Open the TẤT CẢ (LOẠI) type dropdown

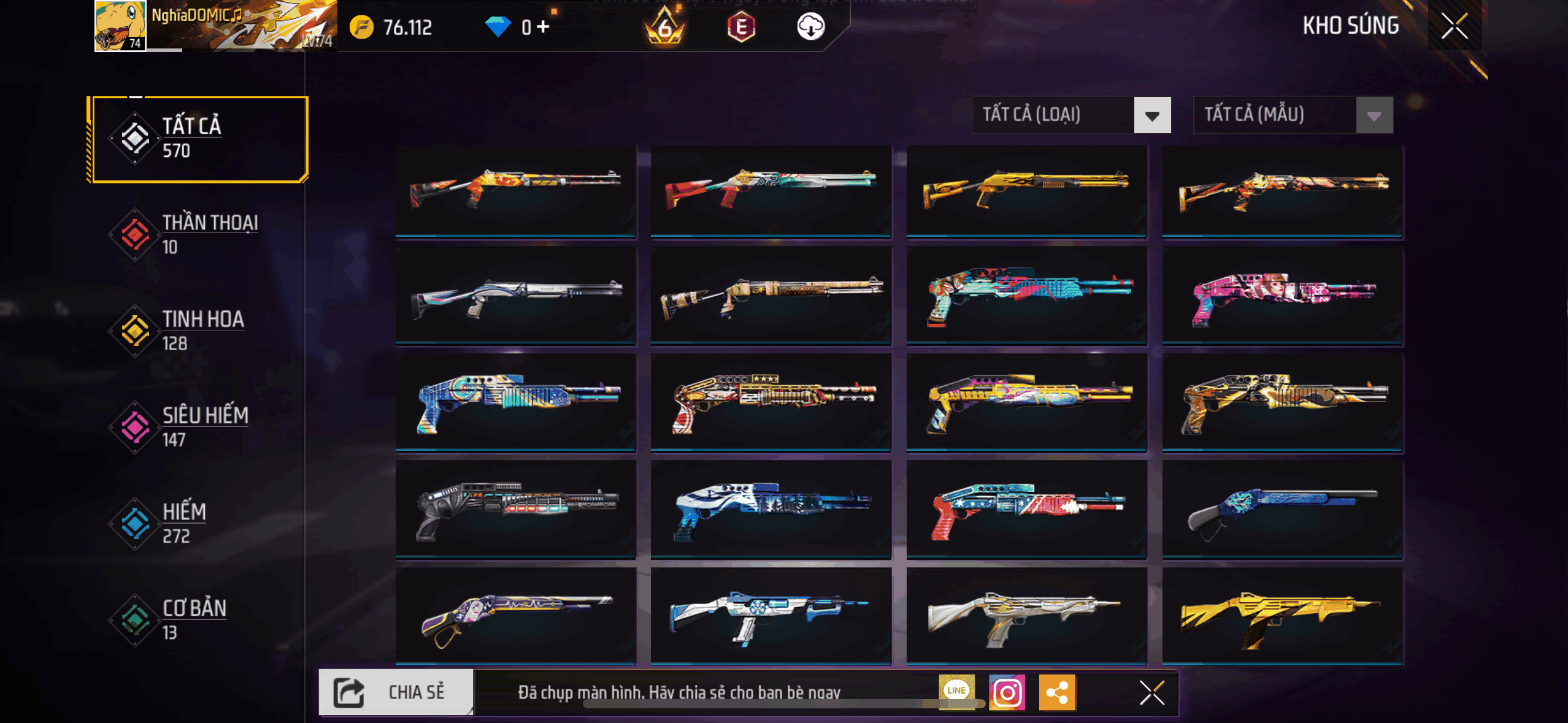1071,115
